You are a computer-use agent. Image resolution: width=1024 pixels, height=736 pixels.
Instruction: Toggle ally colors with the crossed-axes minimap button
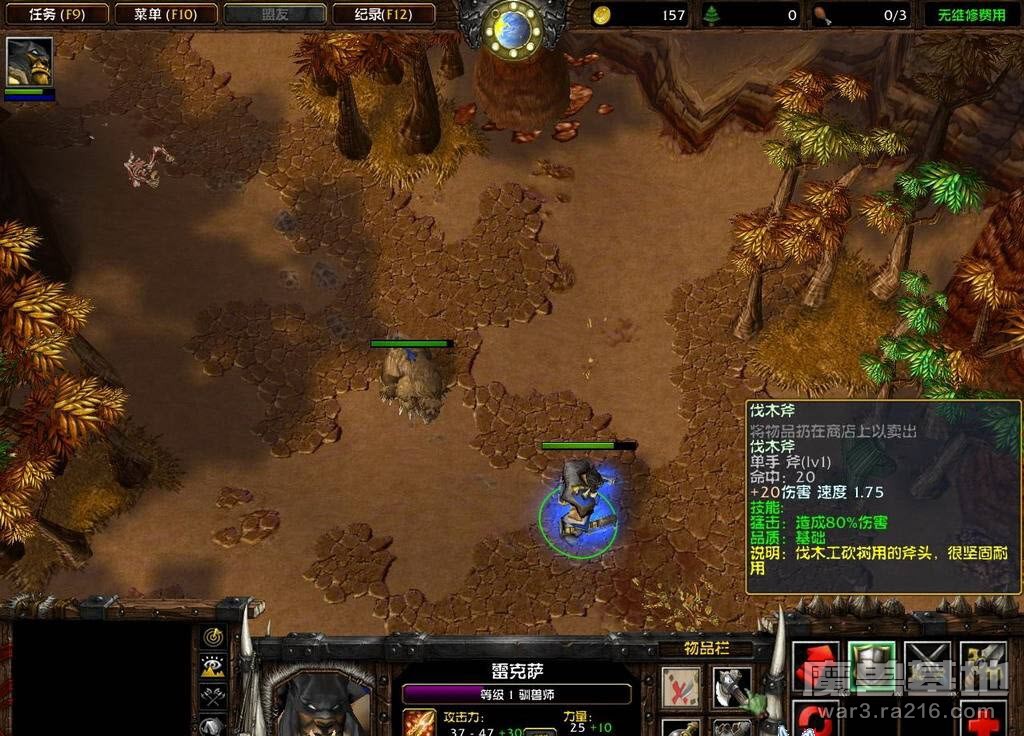pos(212,695)
